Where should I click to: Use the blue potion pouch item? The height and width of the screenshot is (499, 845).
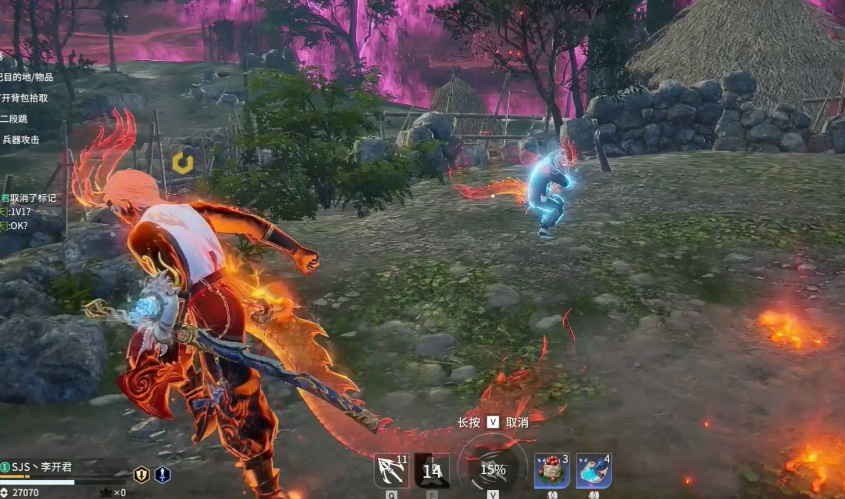click(x=593, y=470)
